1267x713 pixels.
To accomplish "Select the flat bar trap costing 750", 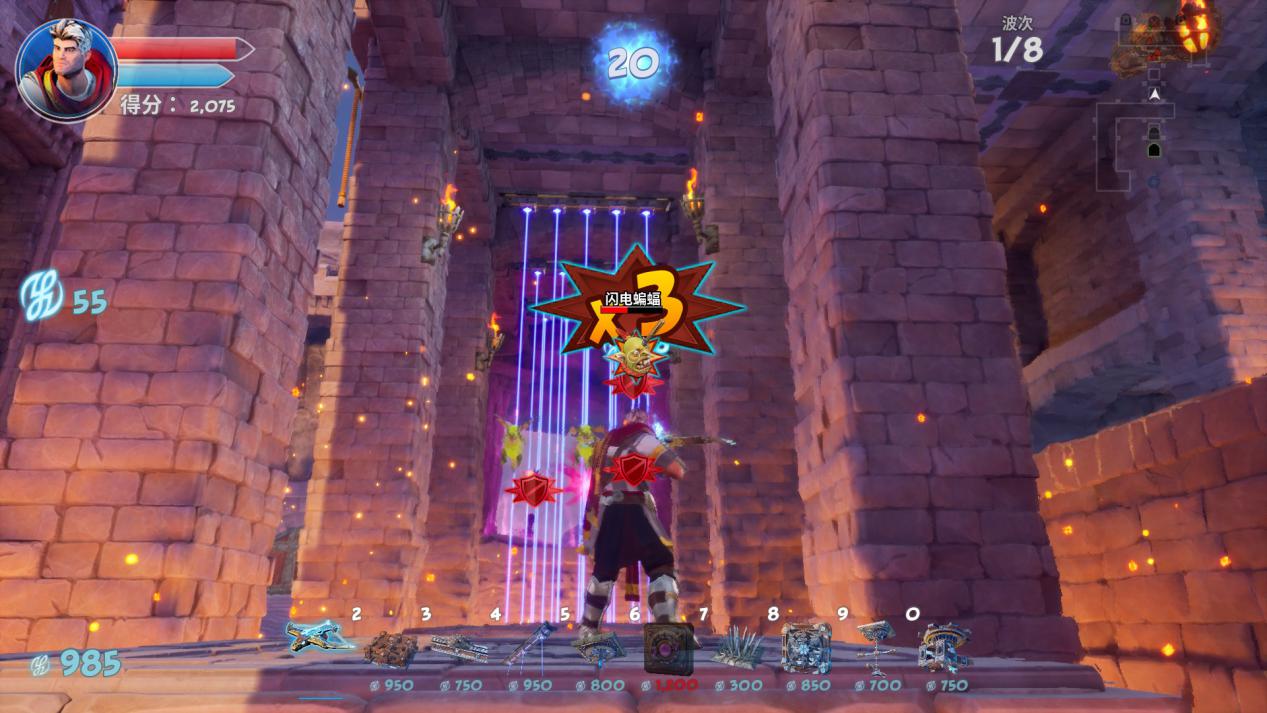I will (x=459, y=648).
